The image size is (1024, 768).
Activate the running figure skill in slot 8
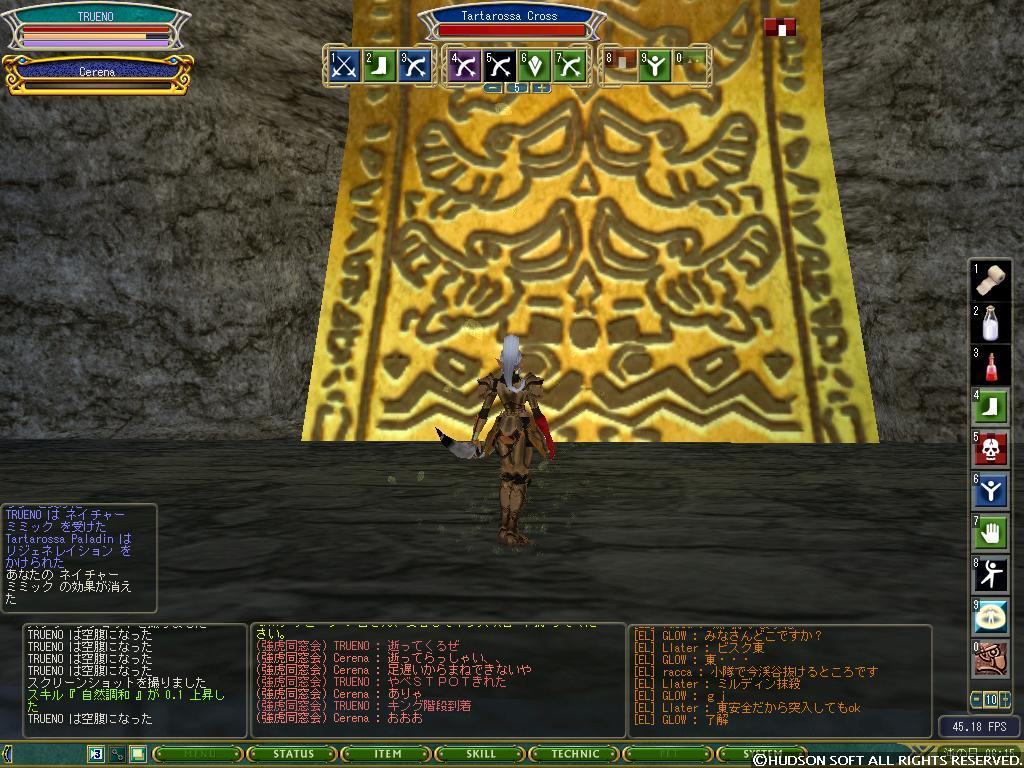click(x=991, y=575)
